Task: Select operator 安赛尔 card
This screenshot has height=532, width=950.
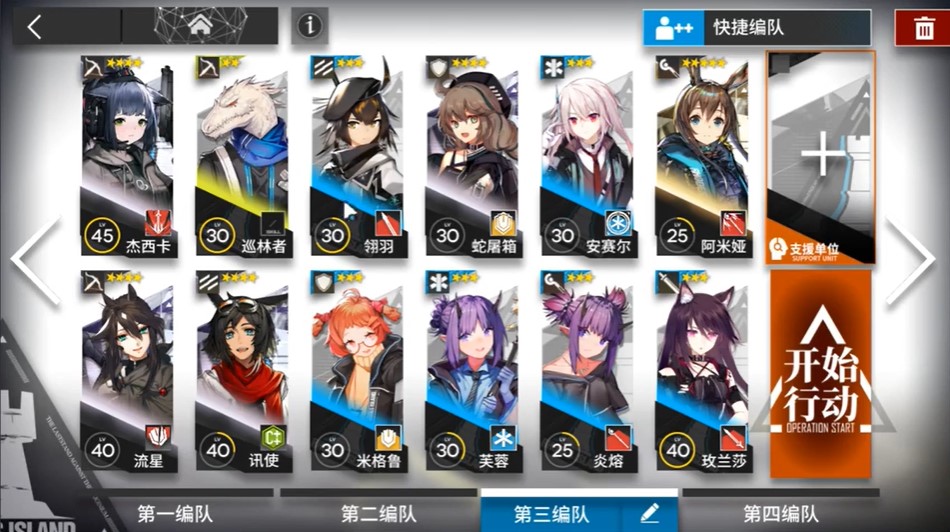Action: point(587,155)
